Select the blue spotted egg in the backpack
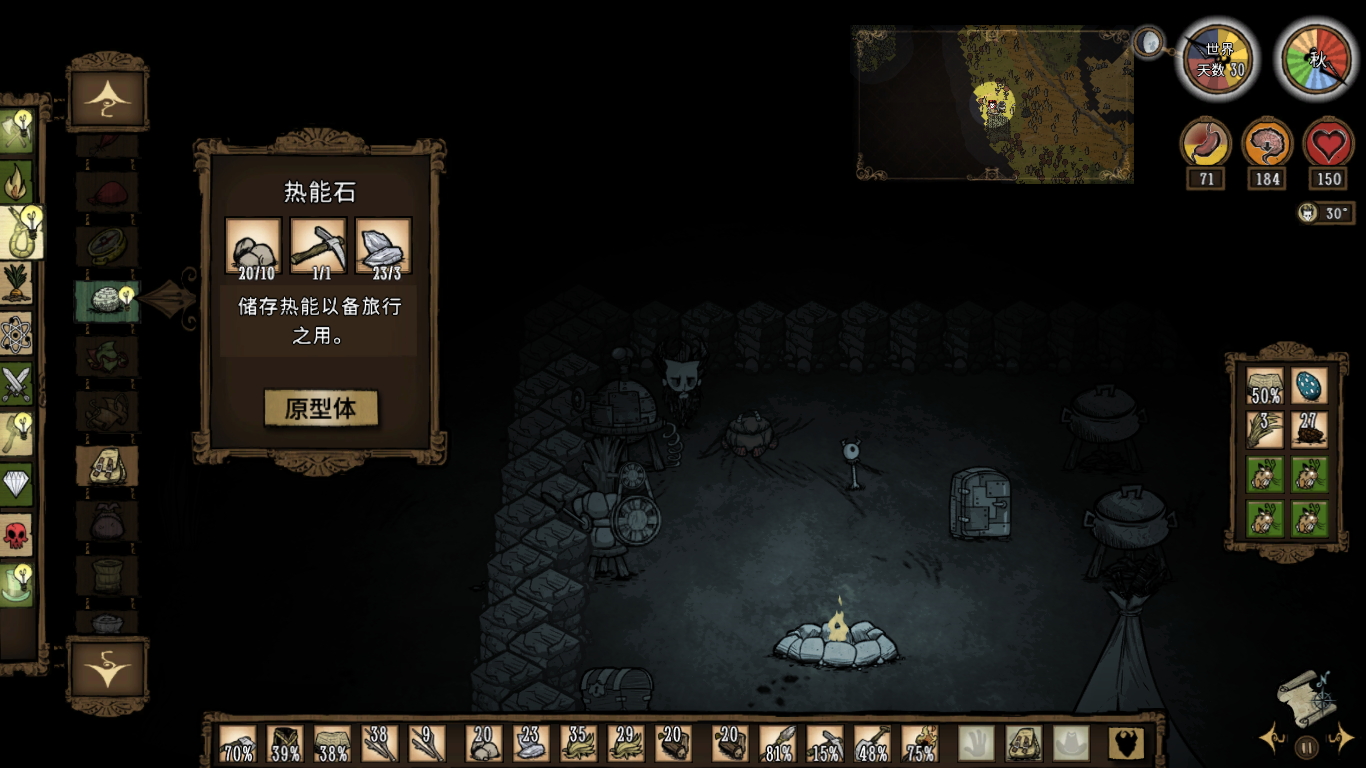 tap(1309, 386)
